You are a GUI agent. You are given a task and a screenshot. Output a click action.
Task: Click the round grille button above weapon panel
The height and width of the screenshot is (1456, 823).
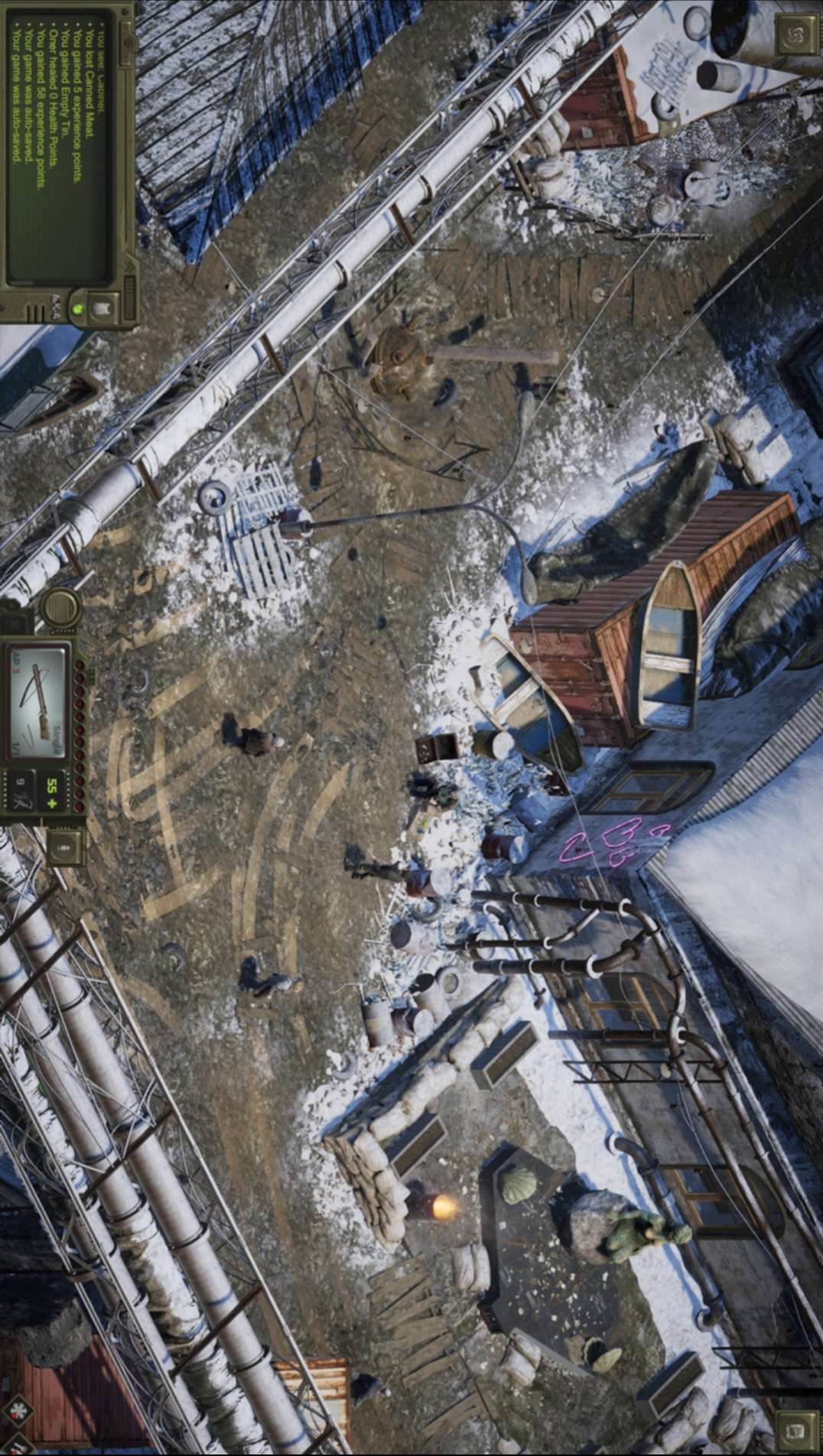pos(60,608)
